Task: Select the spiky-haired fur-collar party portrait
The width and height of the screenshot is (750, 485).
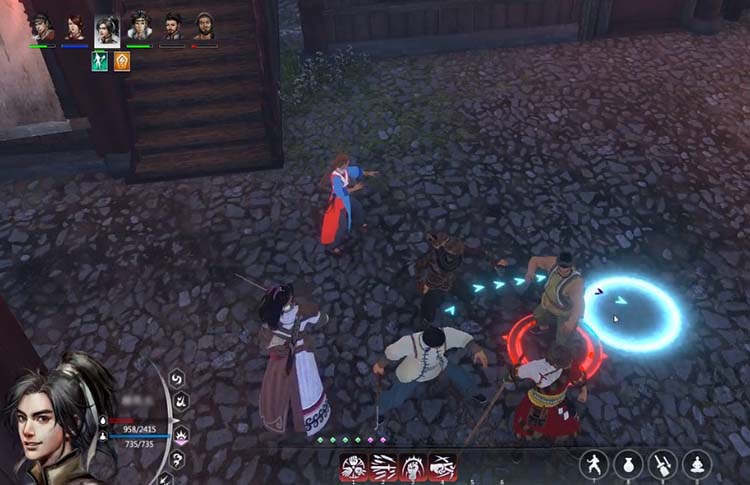Action: coord(139,27)
